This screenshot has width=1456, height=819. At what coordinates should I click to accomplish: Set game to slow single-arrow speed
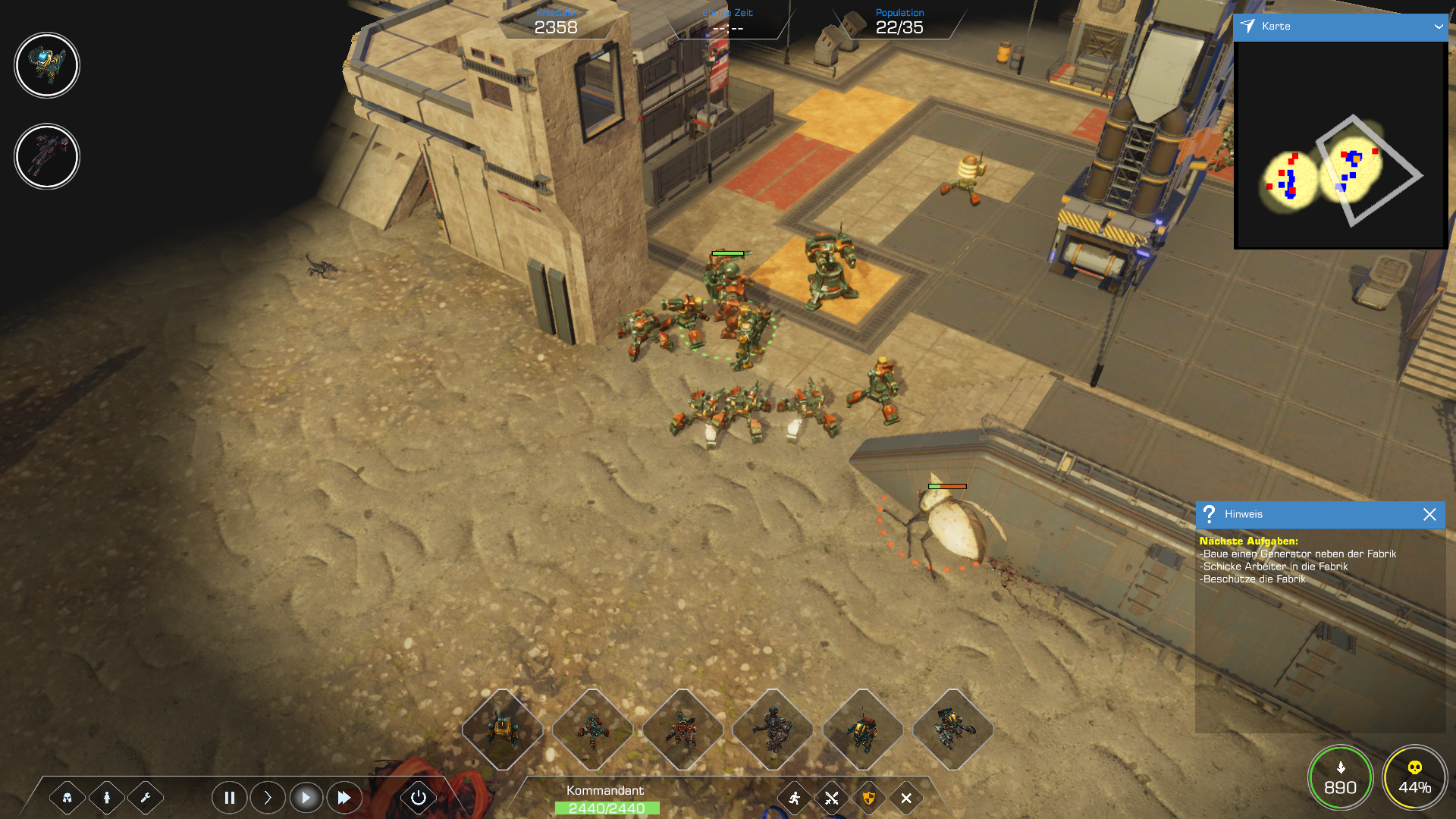[x=268, y=798]
